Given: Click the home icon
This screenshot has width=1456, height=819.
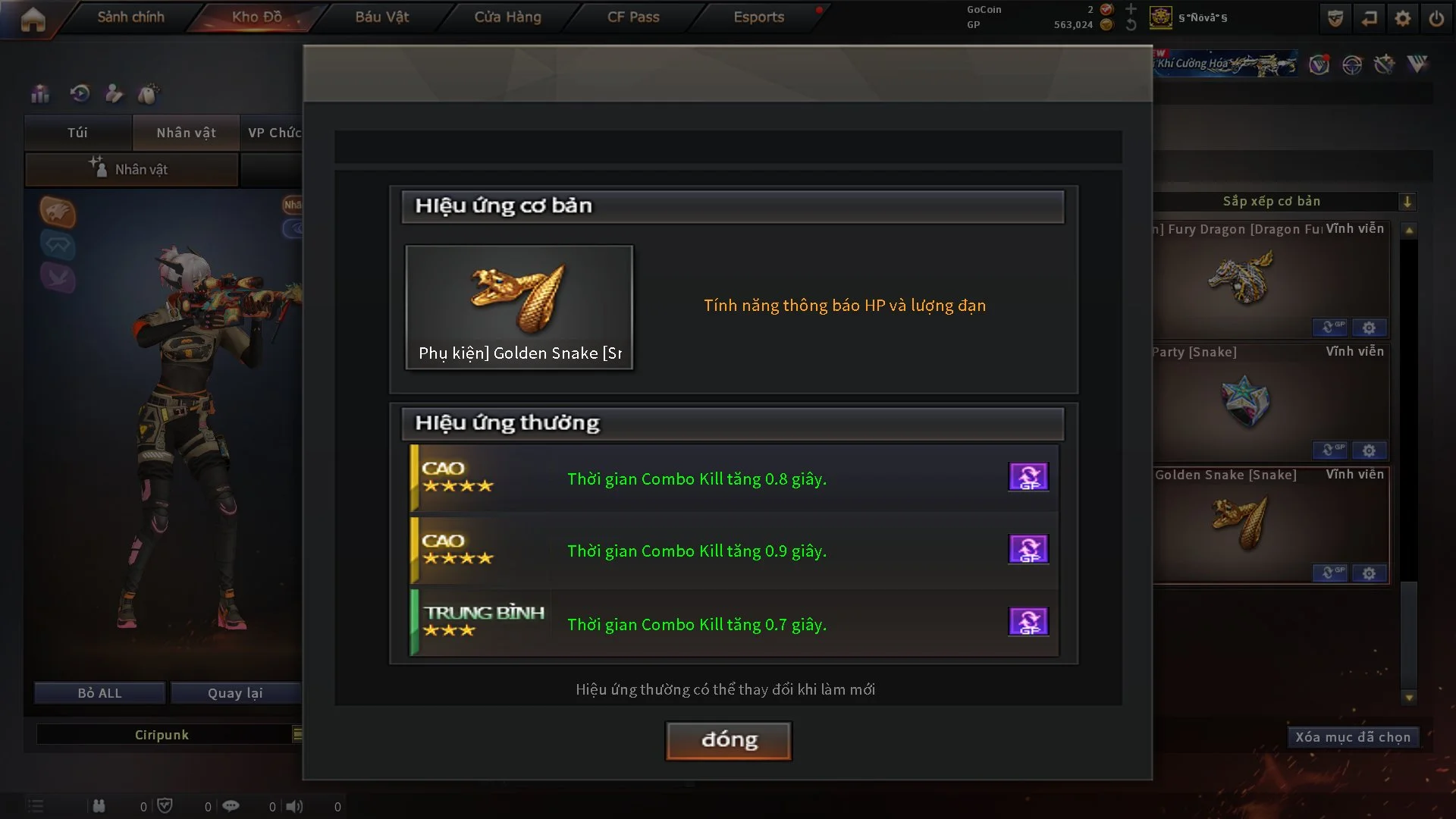Looking at the screenshot, I should pyautogui.click(x=33, y=20).
